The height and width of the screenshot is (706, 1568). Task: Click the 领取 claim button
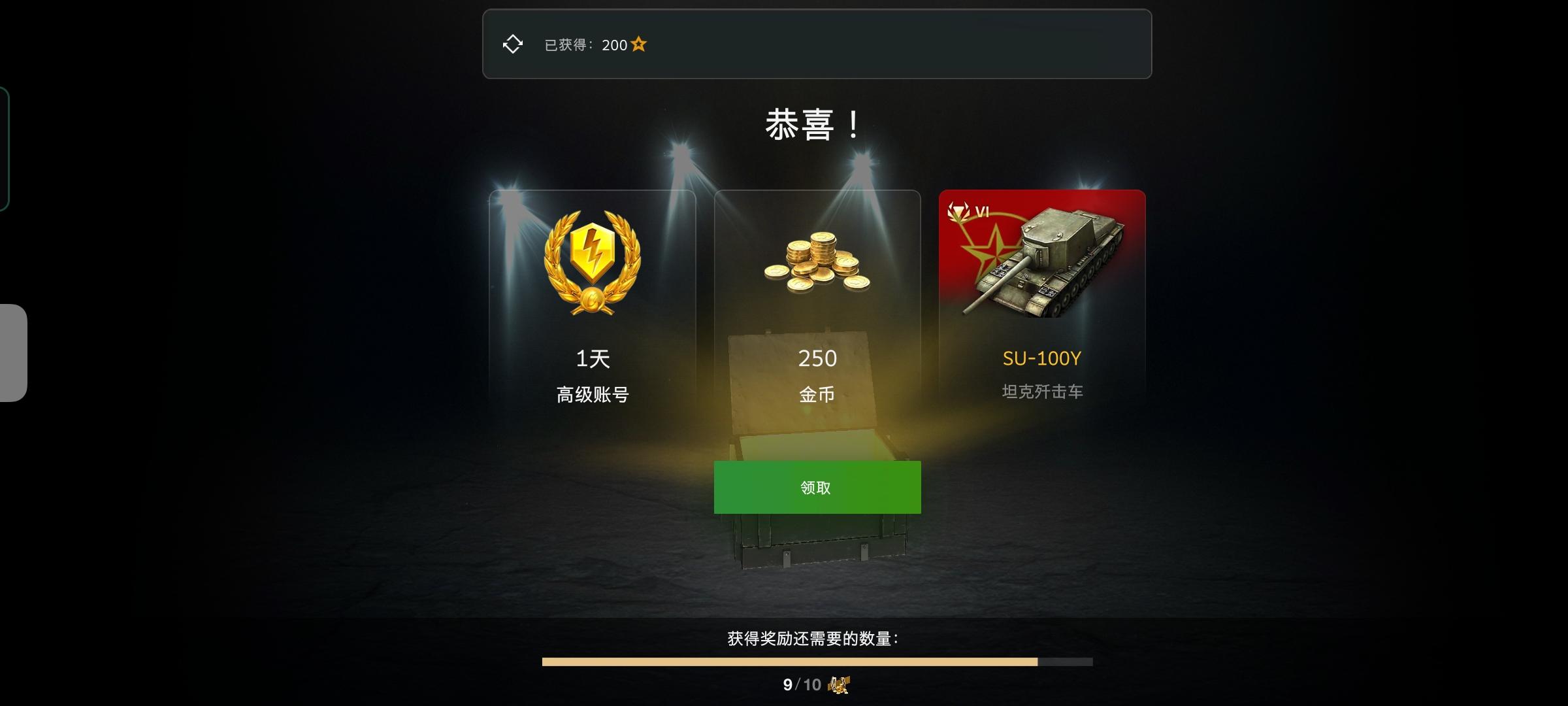coord(817,488)
